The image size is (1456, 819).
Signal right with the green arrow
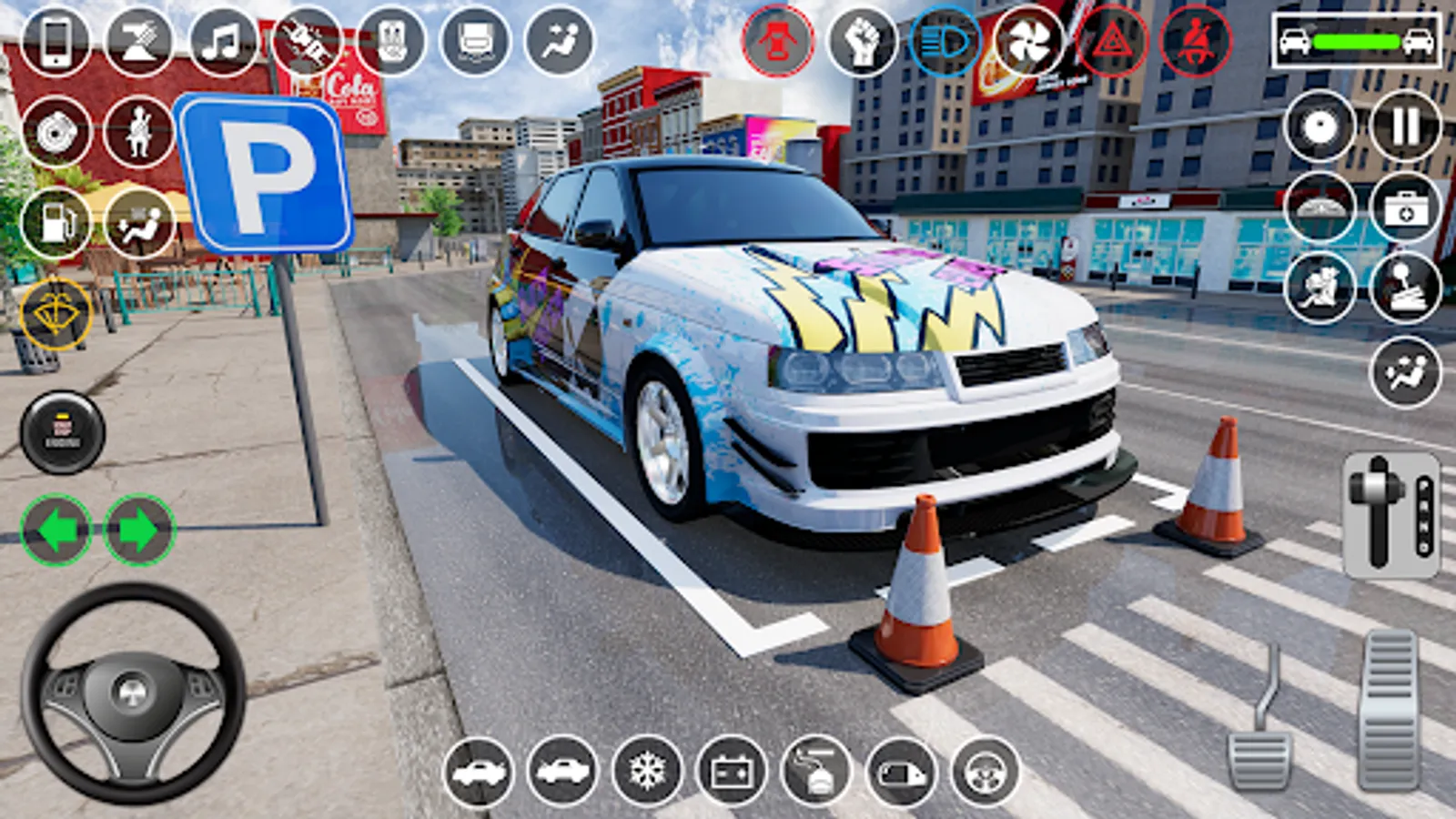(139, 530)
